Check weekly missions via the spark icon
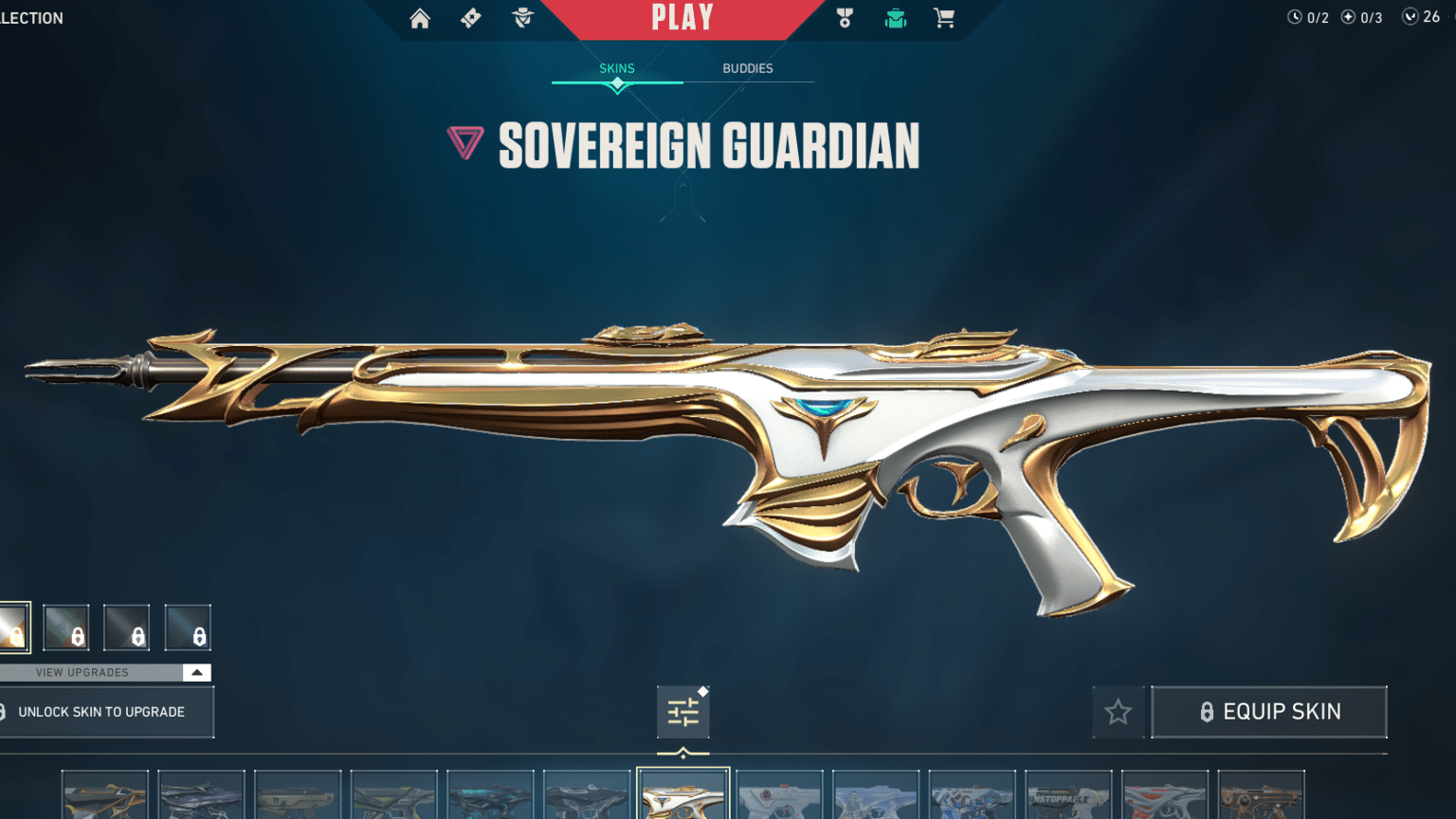Image resolution: width=1456 pixels, height=819 pixels. coord(1347,16)
